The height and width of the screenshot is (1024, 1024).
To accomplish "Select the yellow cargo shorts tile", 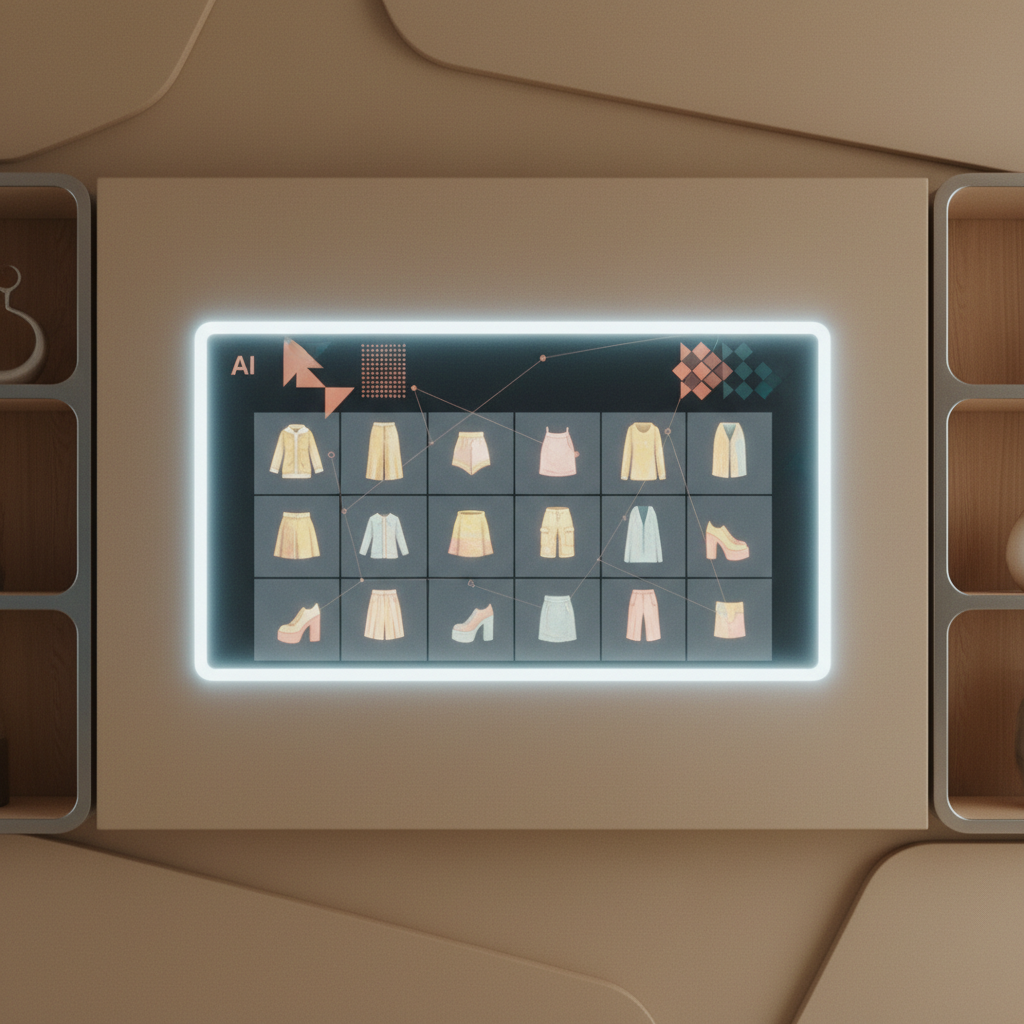I will [x=557, y=532].
